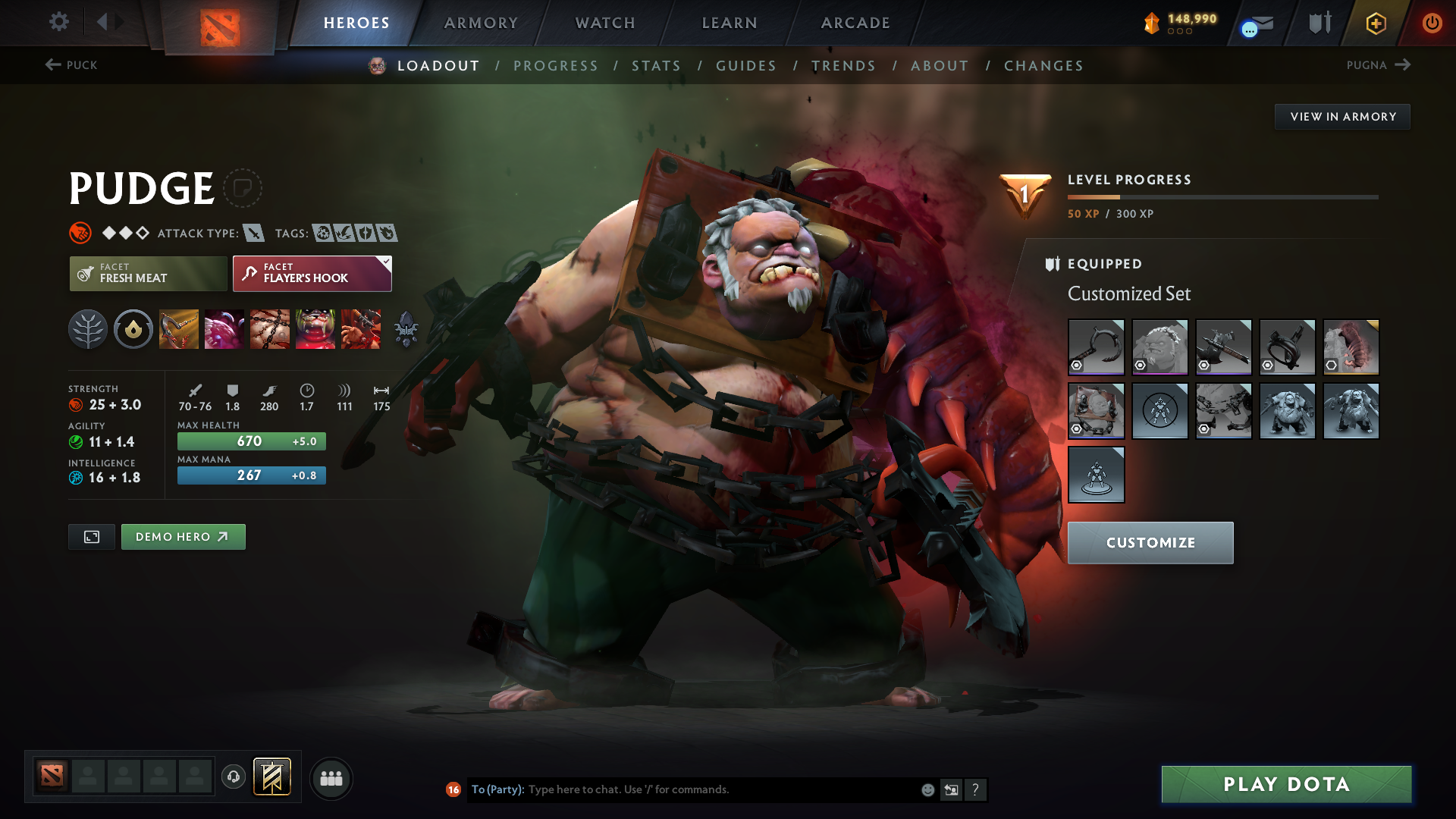1456x819 pixels.
Task: Open the Rot ability details
Action: pos(224,329)
